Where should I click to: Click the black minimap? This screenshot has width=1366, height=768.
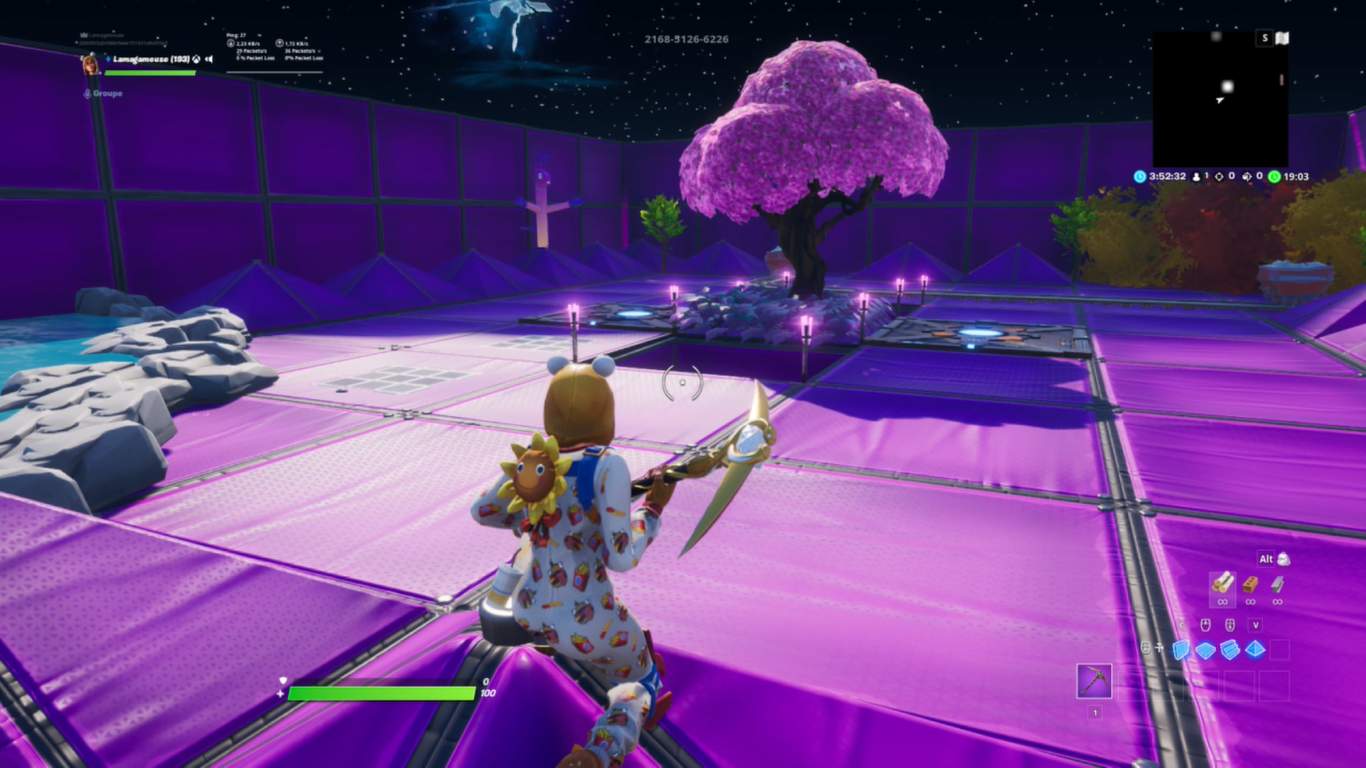(1220, 99)
